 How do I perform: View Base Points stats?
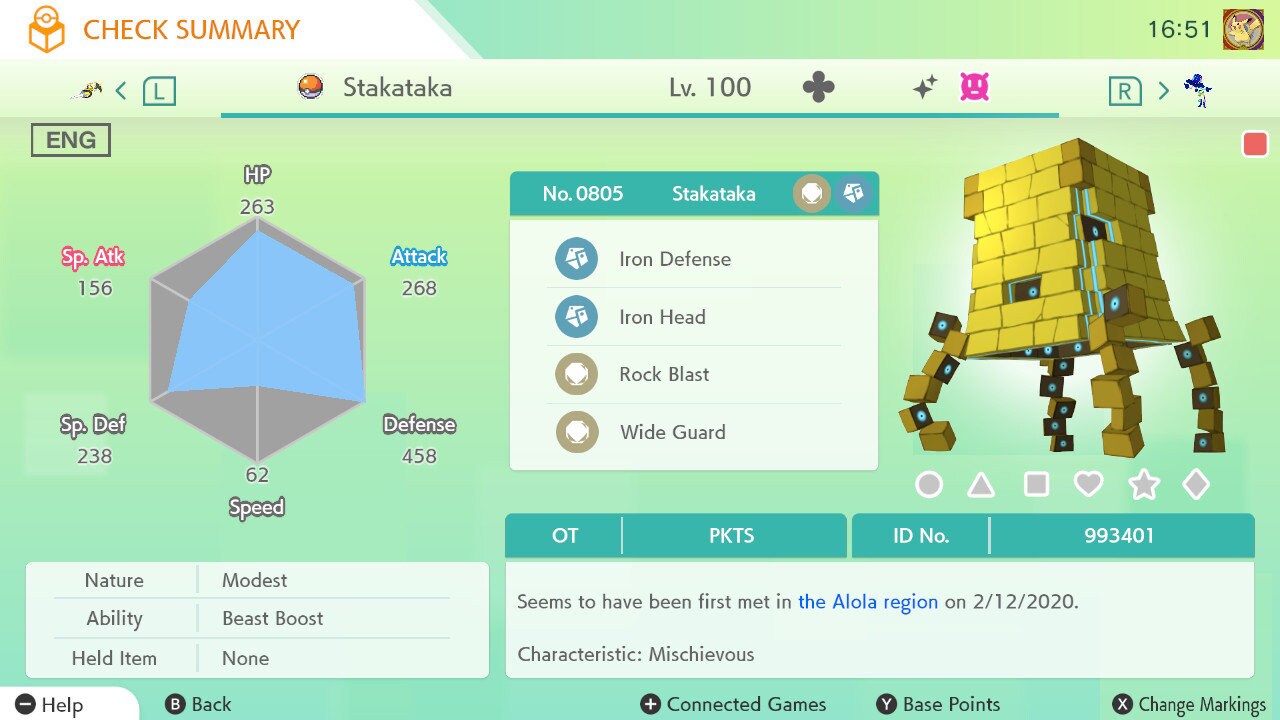coord(938,705)
